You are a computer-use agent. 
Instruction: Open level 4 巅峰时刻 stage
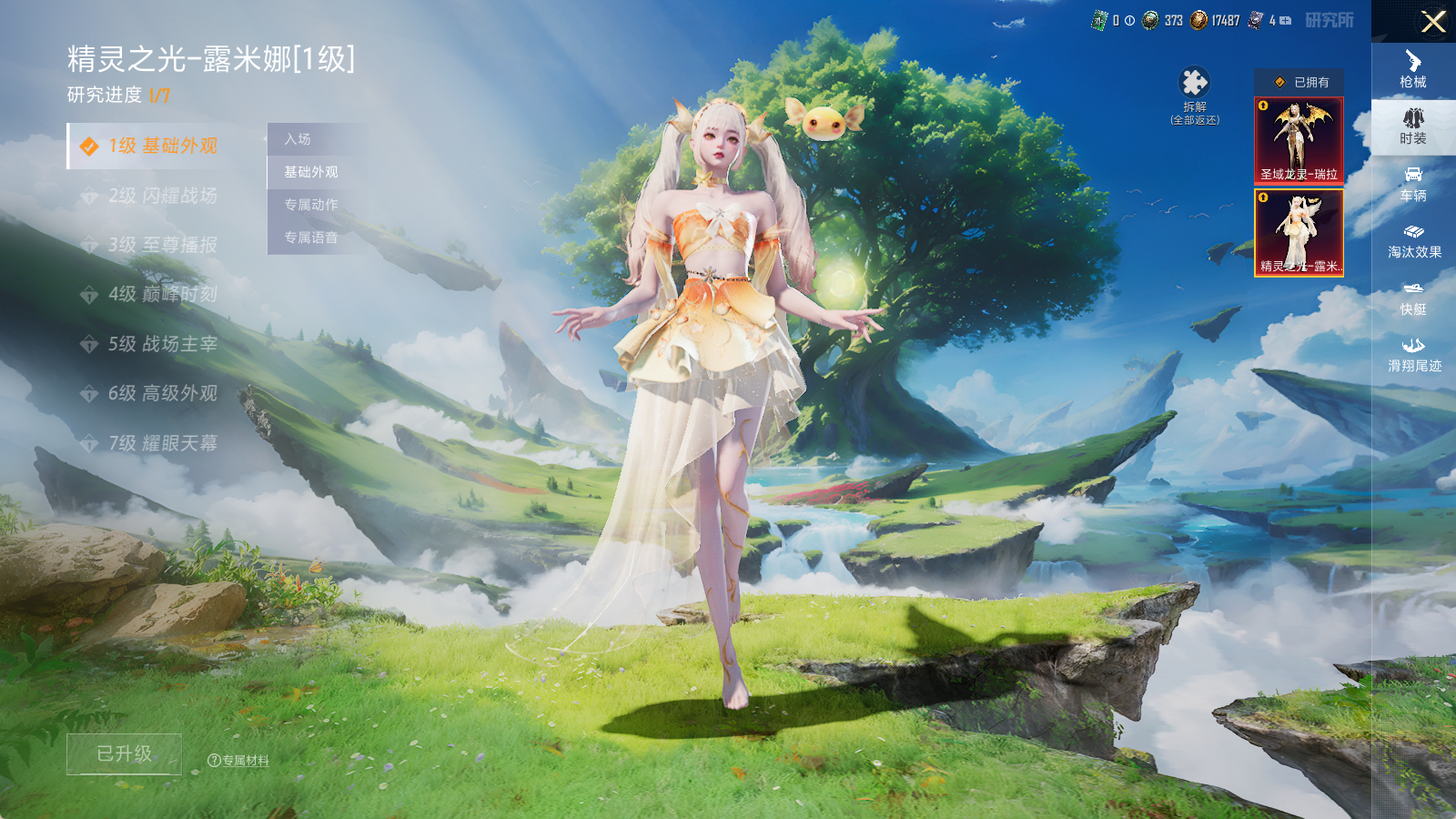tap(162, 294)
